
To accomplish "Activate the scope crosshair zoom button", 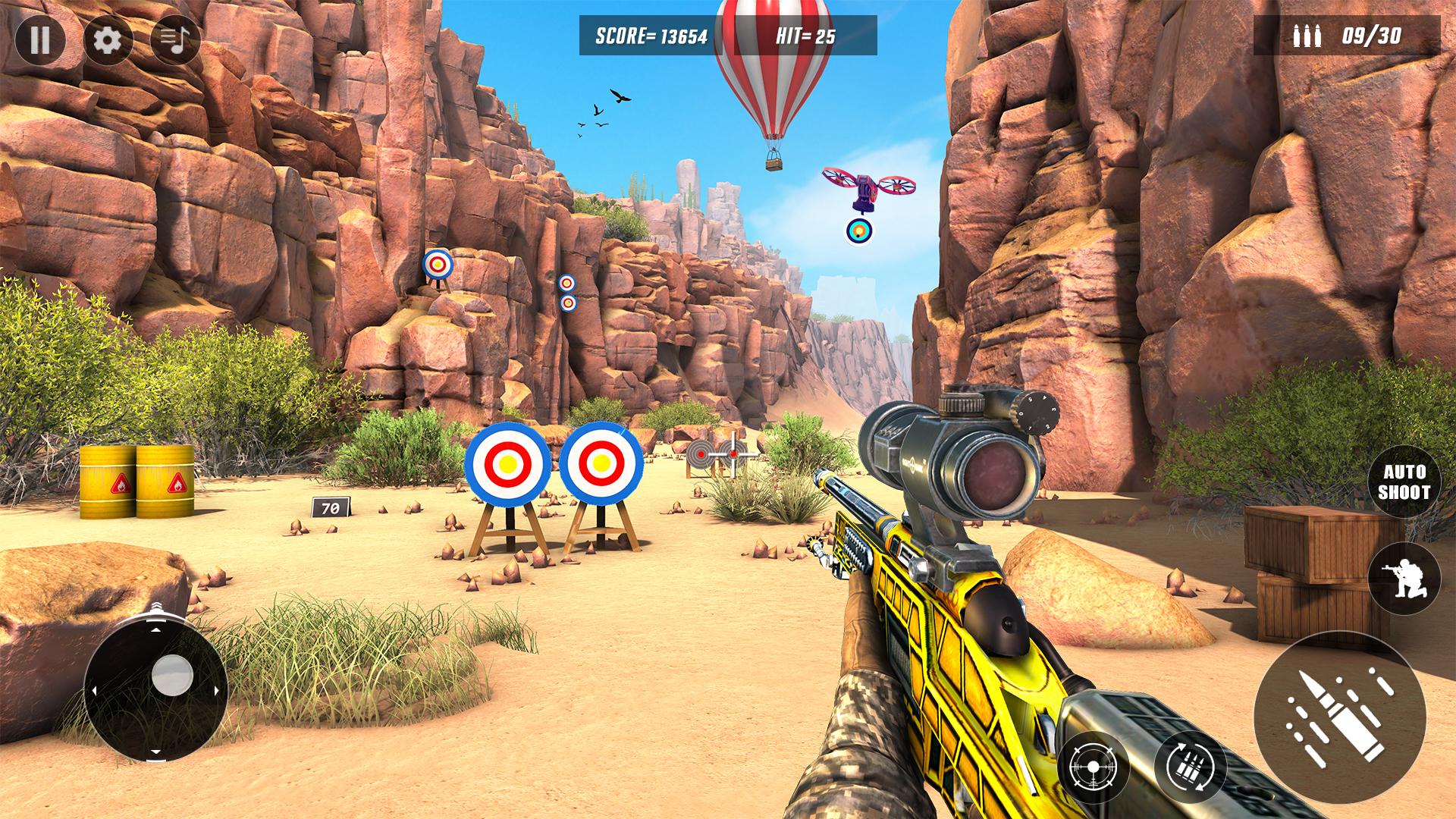I will coord(1093,768).
